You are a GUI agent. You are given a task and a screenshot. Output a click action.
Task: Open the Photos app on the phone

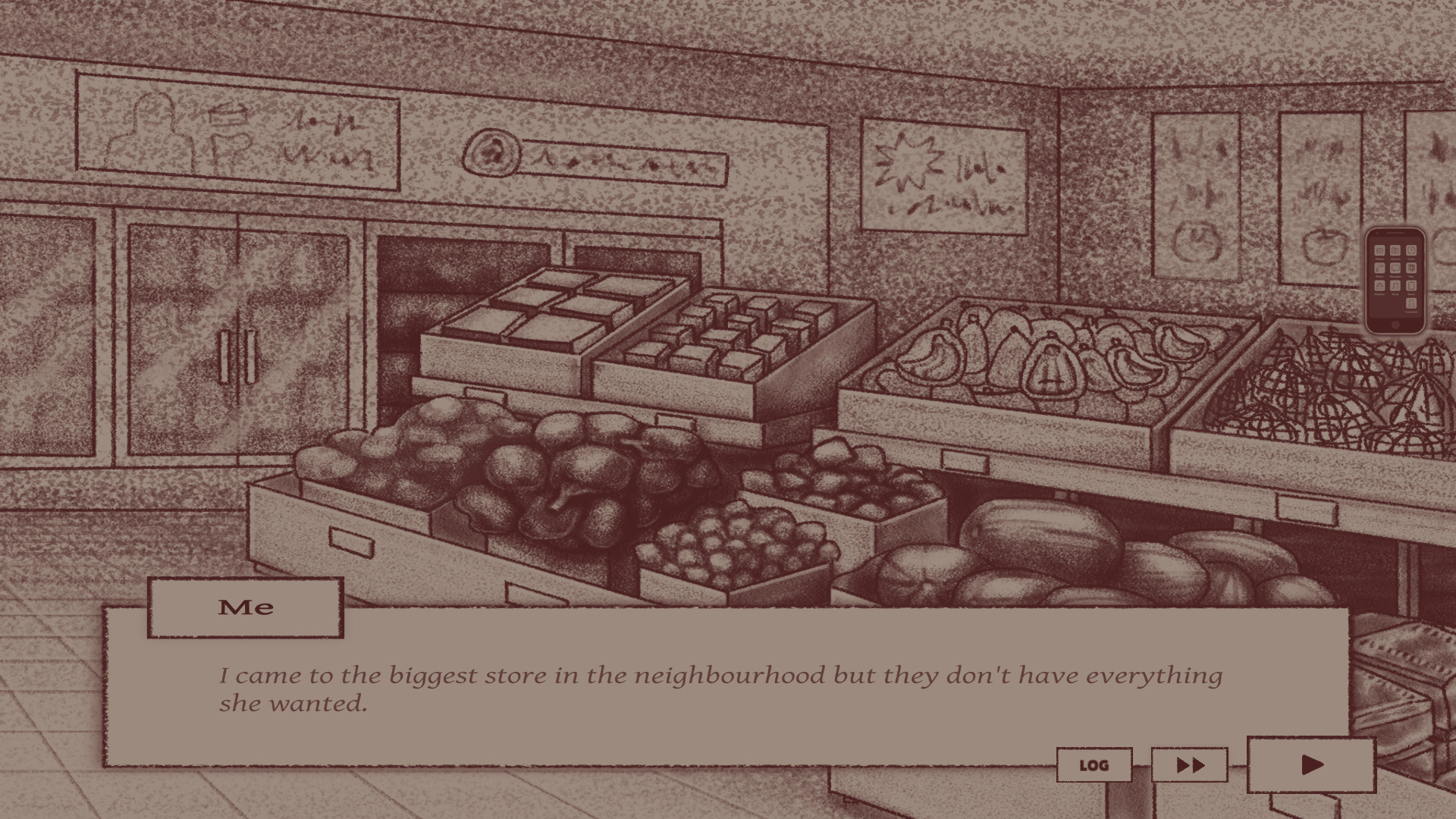pos(1380,250)
